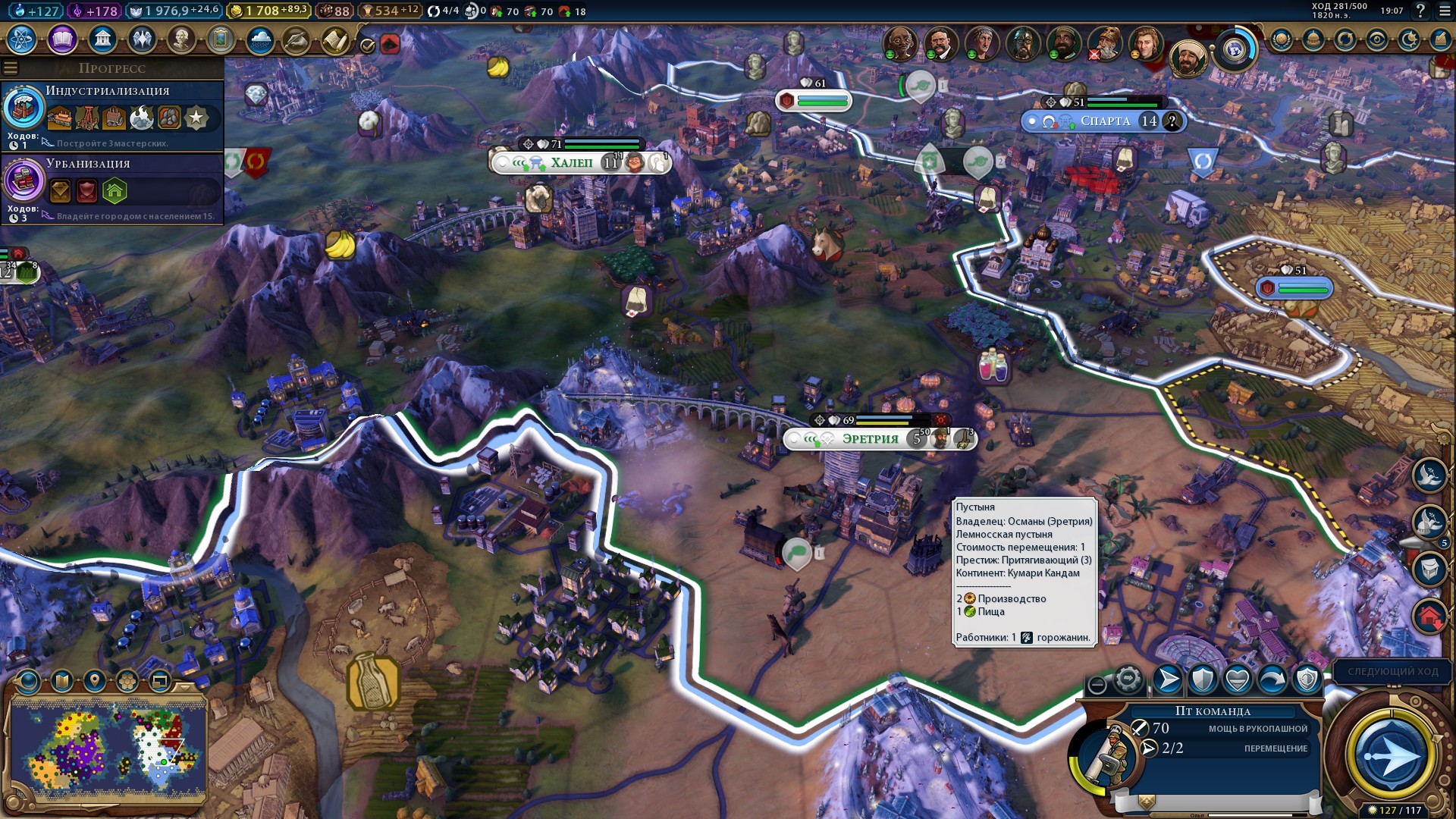Image resolution: width=1456 pixels, height=819 pixels.
Task: Open the main game menu hamburger button
Action: tap(1444, 11)
